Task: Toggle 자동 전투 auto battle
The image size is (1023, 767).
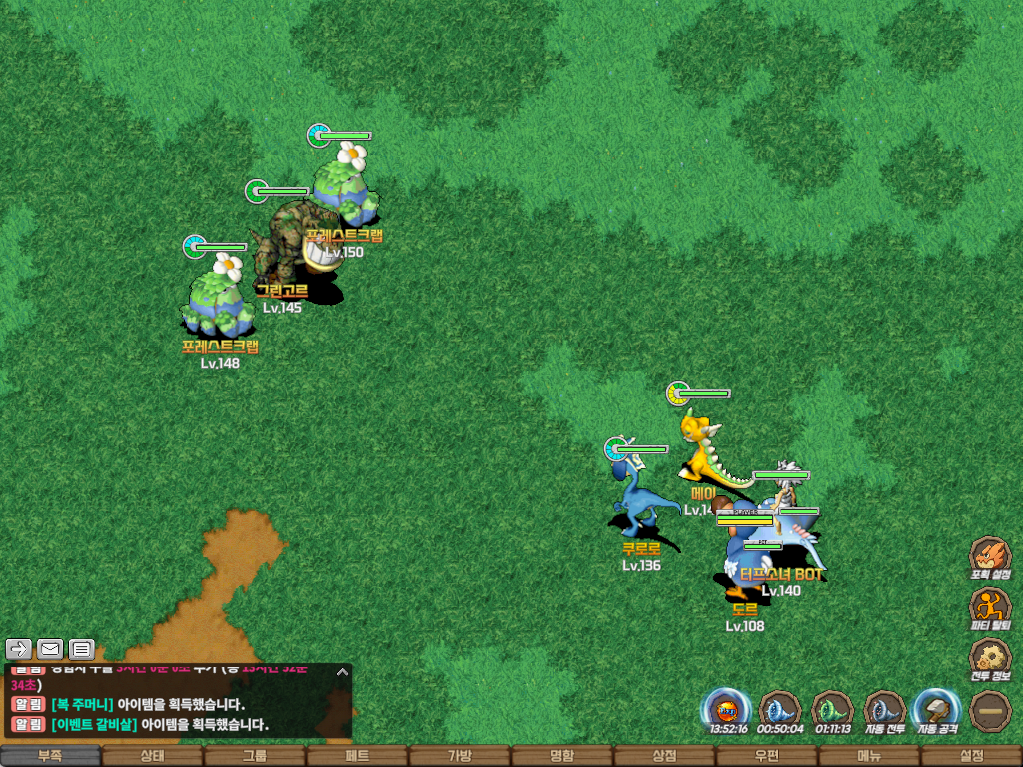Action: pyautogui.click(x=884, y=710)
